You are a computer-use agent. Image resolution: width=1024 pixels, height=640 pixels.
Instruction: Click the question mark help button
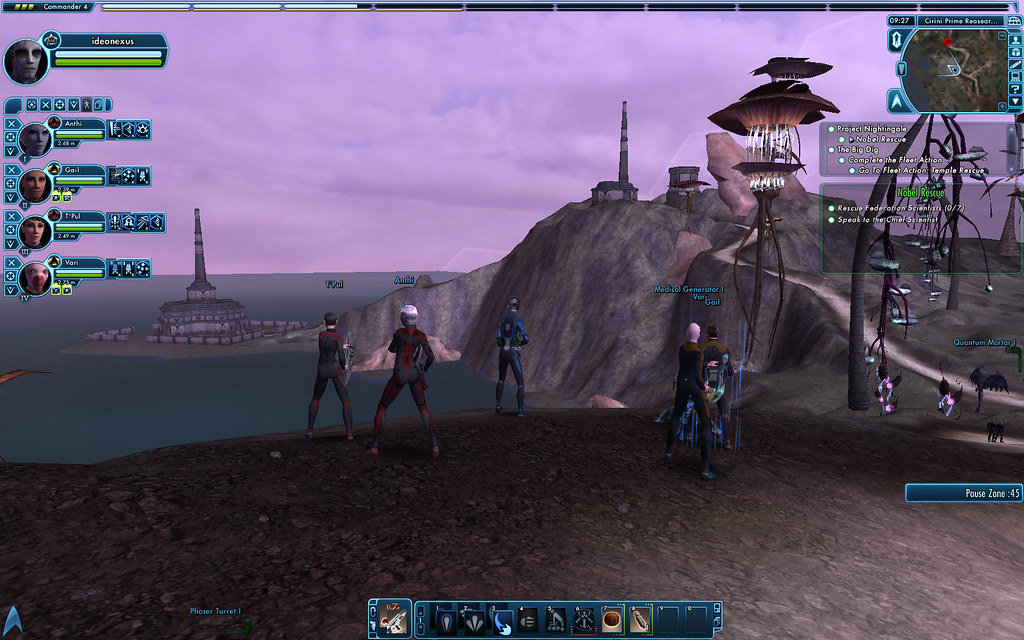coord(1015,89)
